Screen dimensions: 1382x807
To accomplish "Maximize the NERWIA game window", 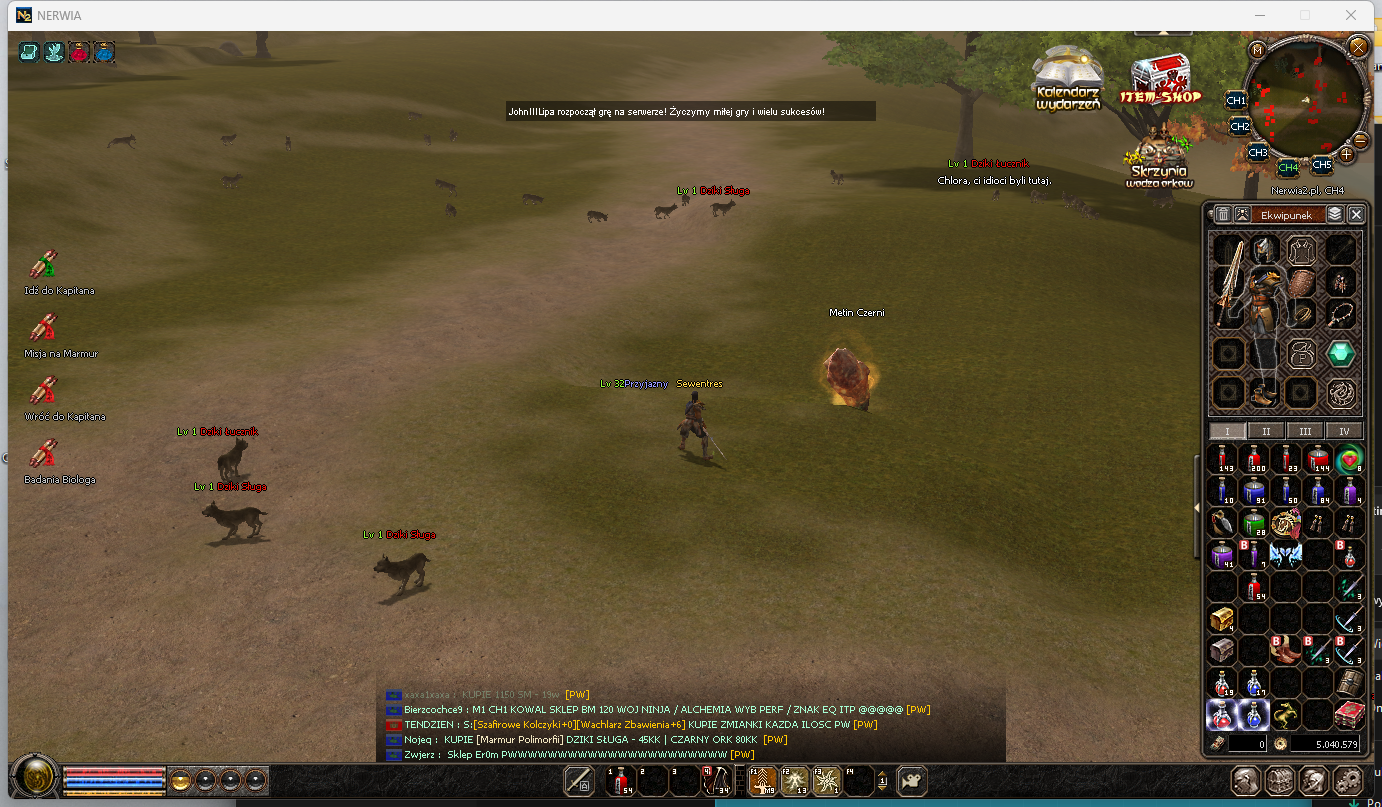I will (1305, 15).
